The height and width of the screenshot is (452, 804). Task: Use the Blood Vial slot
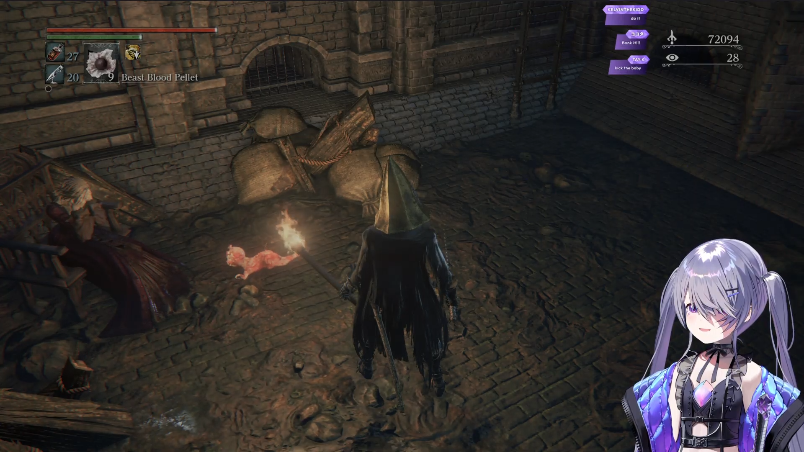[55, 54]
